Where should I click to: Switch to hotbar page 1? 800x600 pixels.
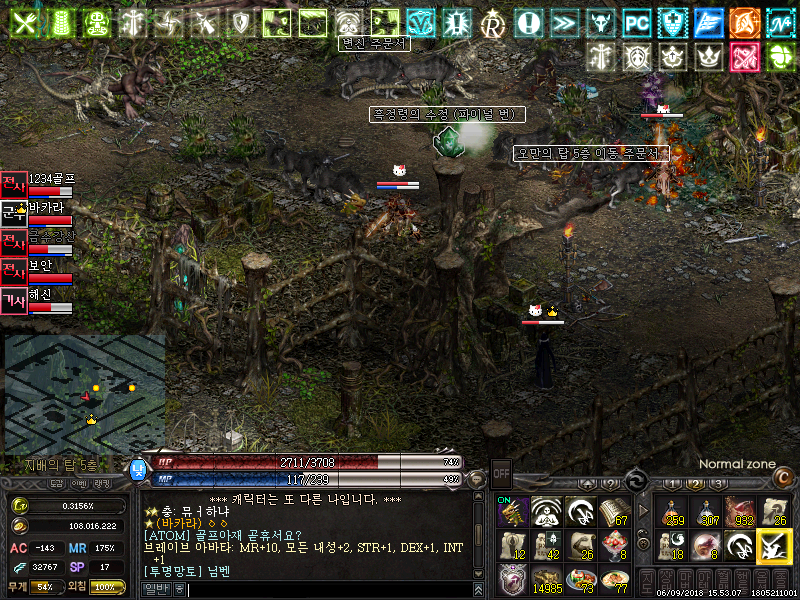[673, 483]
